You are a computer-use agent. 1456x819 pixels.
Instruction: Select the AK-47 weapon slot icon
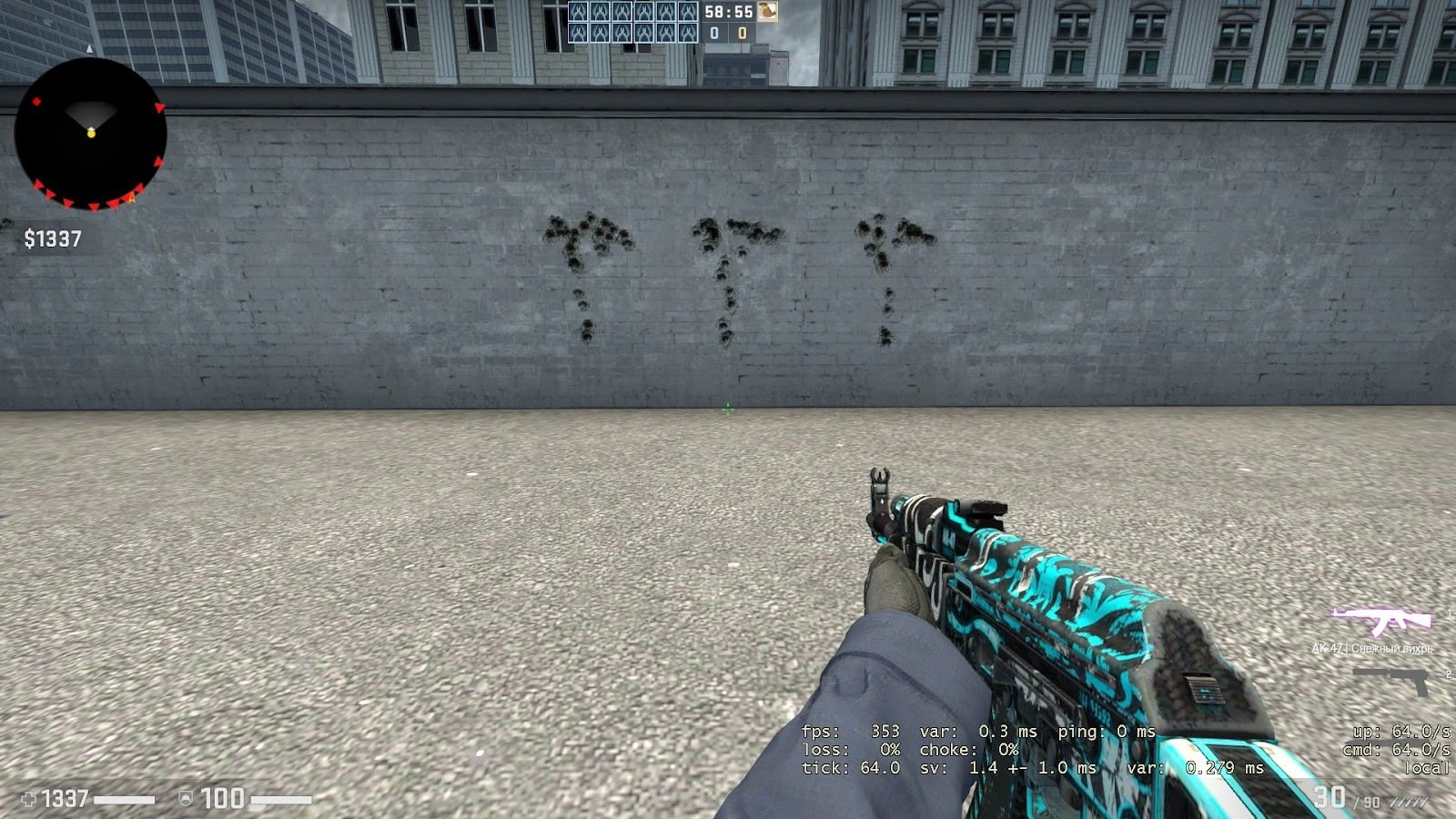pos(1381,622)
